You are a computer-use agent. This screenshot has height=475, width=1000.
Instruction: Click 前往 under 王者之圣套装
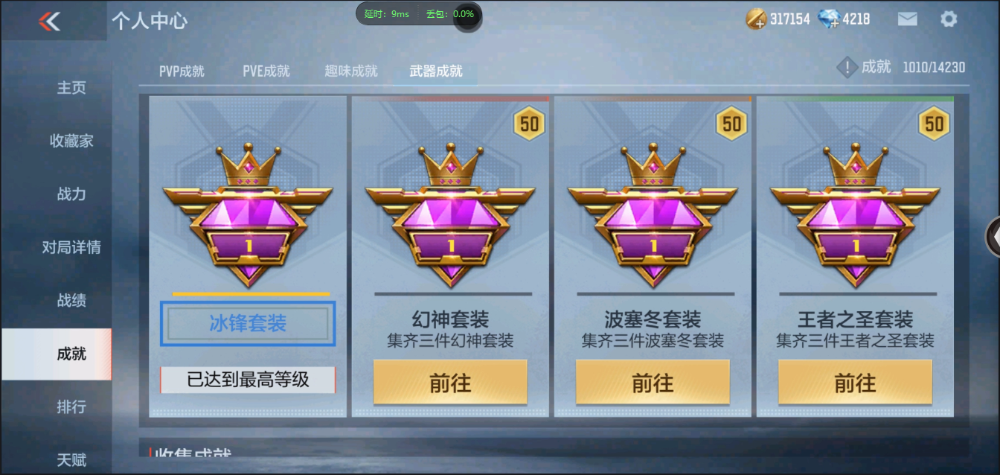tap(855, 382)
